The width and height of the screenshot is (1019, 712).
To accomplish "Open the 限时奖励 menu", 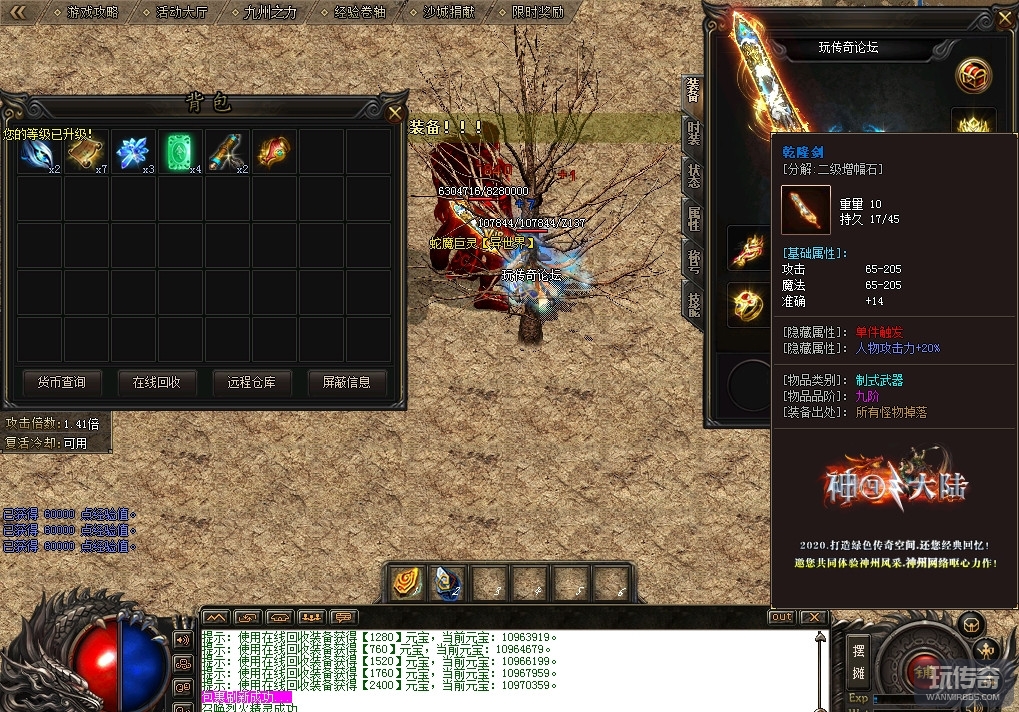I will coord(537,12).
